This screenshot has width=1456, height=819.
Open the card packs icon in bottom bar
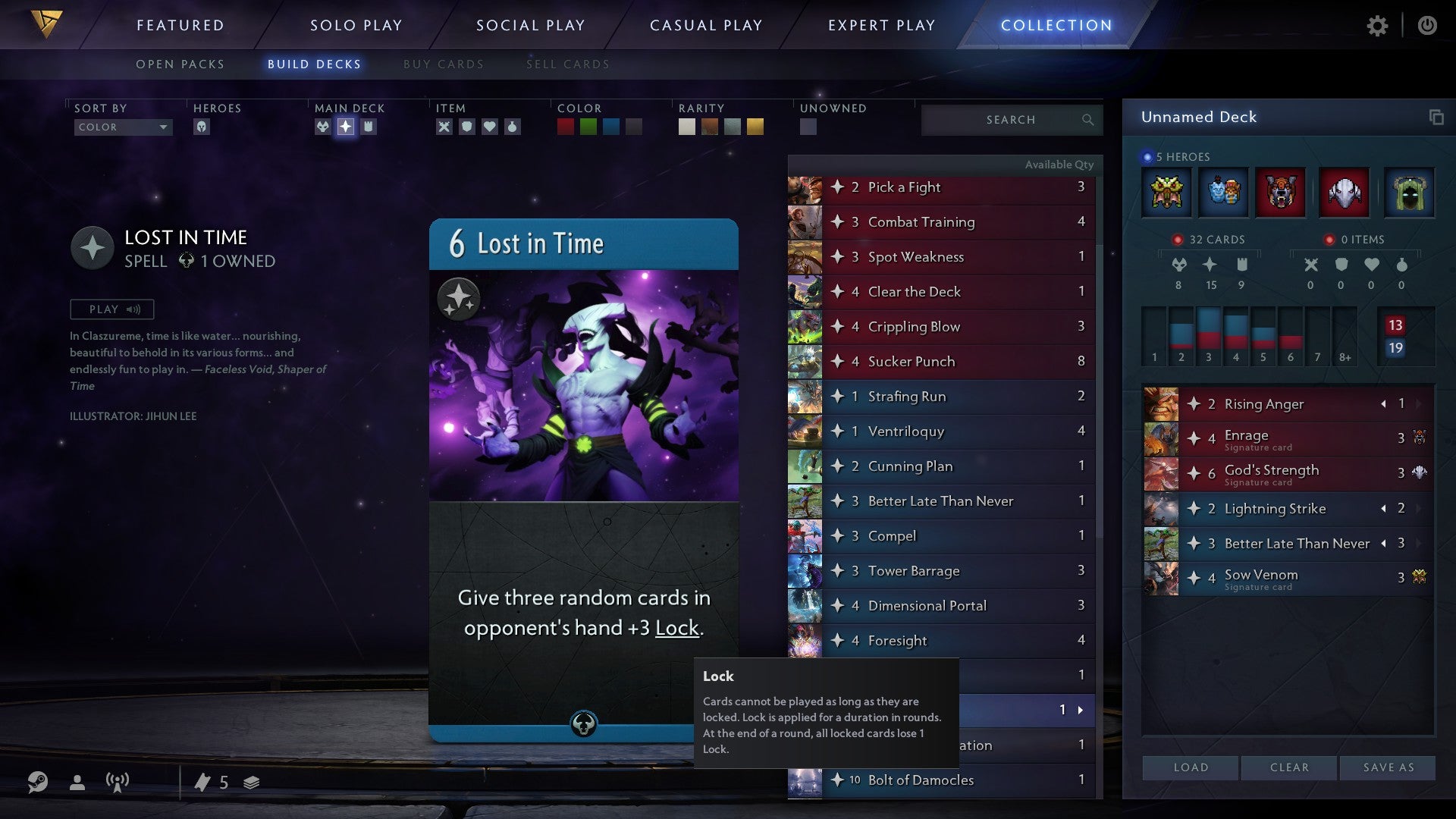(249, 781)
